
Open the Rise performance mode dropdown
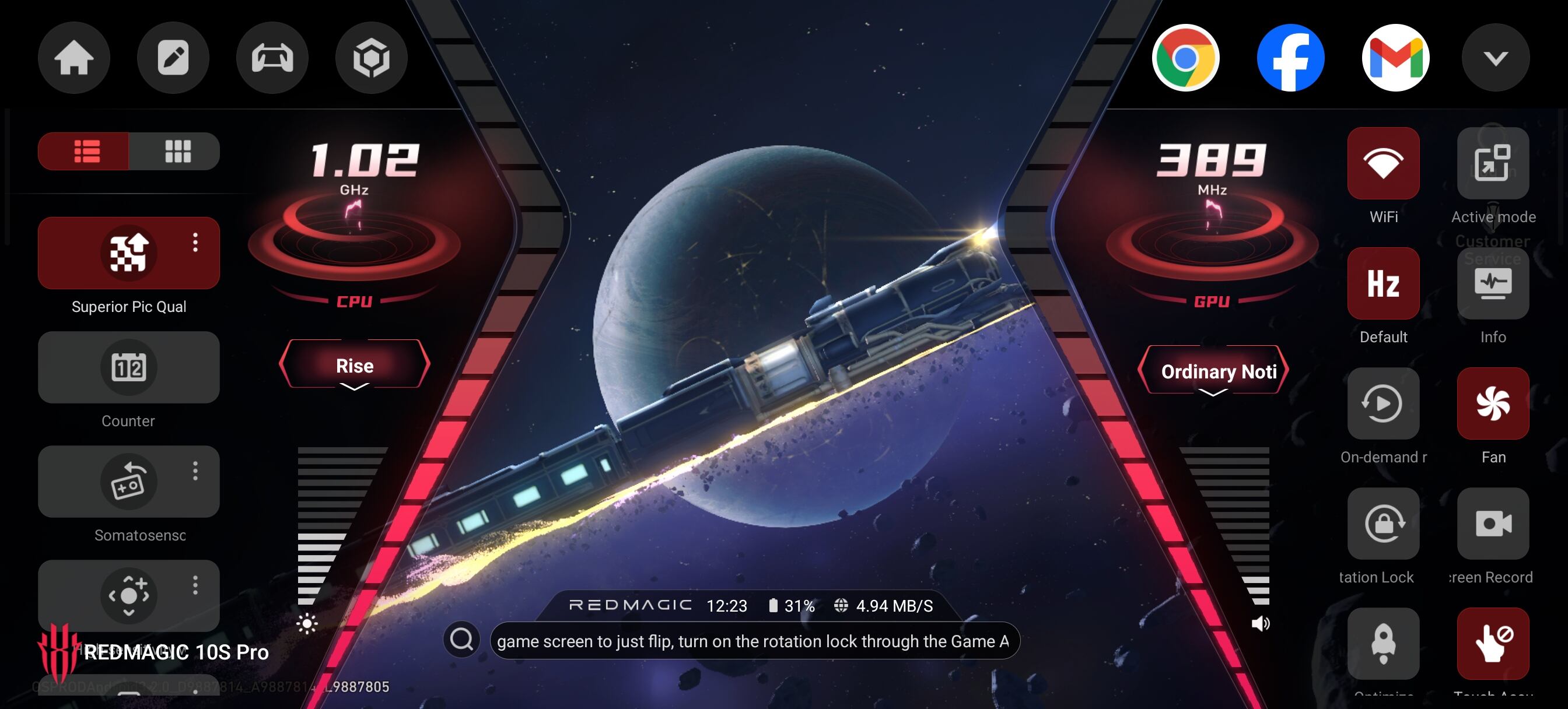tap(354, 366)
